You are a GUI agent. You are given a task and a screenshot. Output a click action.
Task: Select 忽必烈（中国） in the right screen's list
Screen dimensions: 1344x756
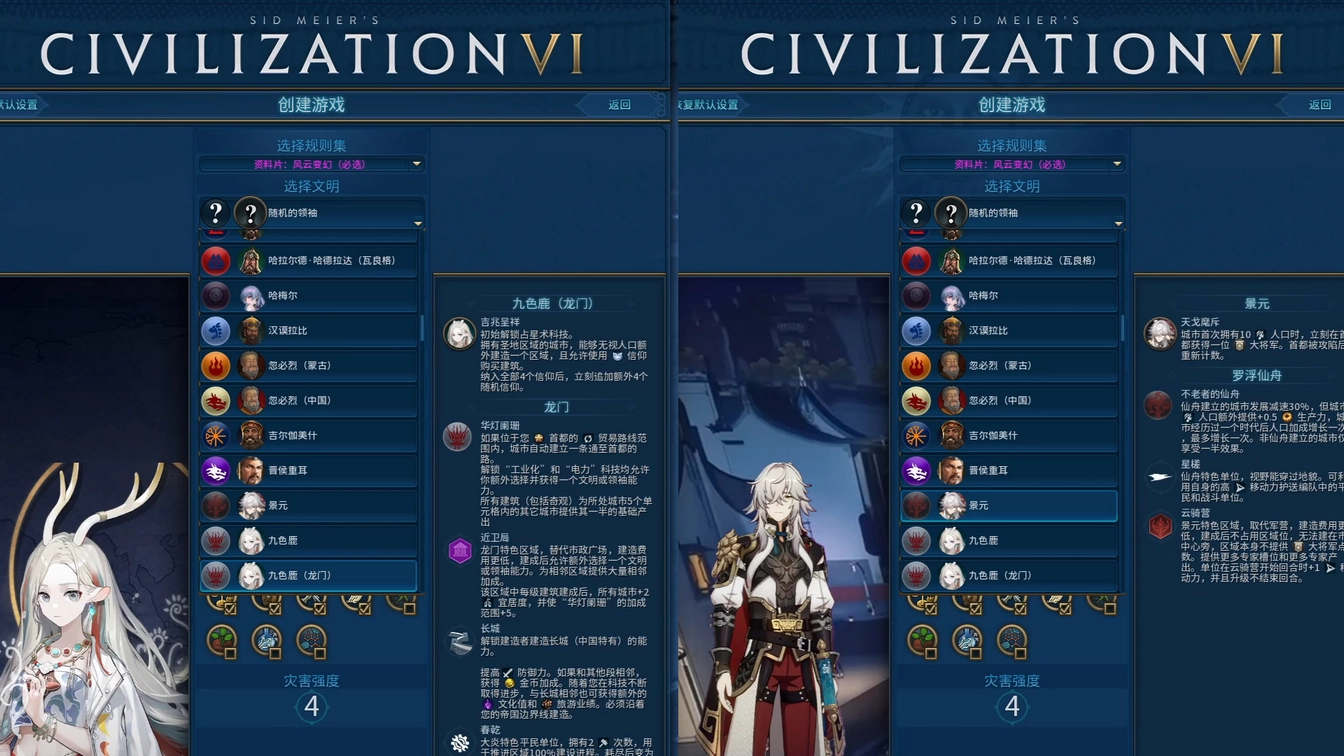(1009, 400)
